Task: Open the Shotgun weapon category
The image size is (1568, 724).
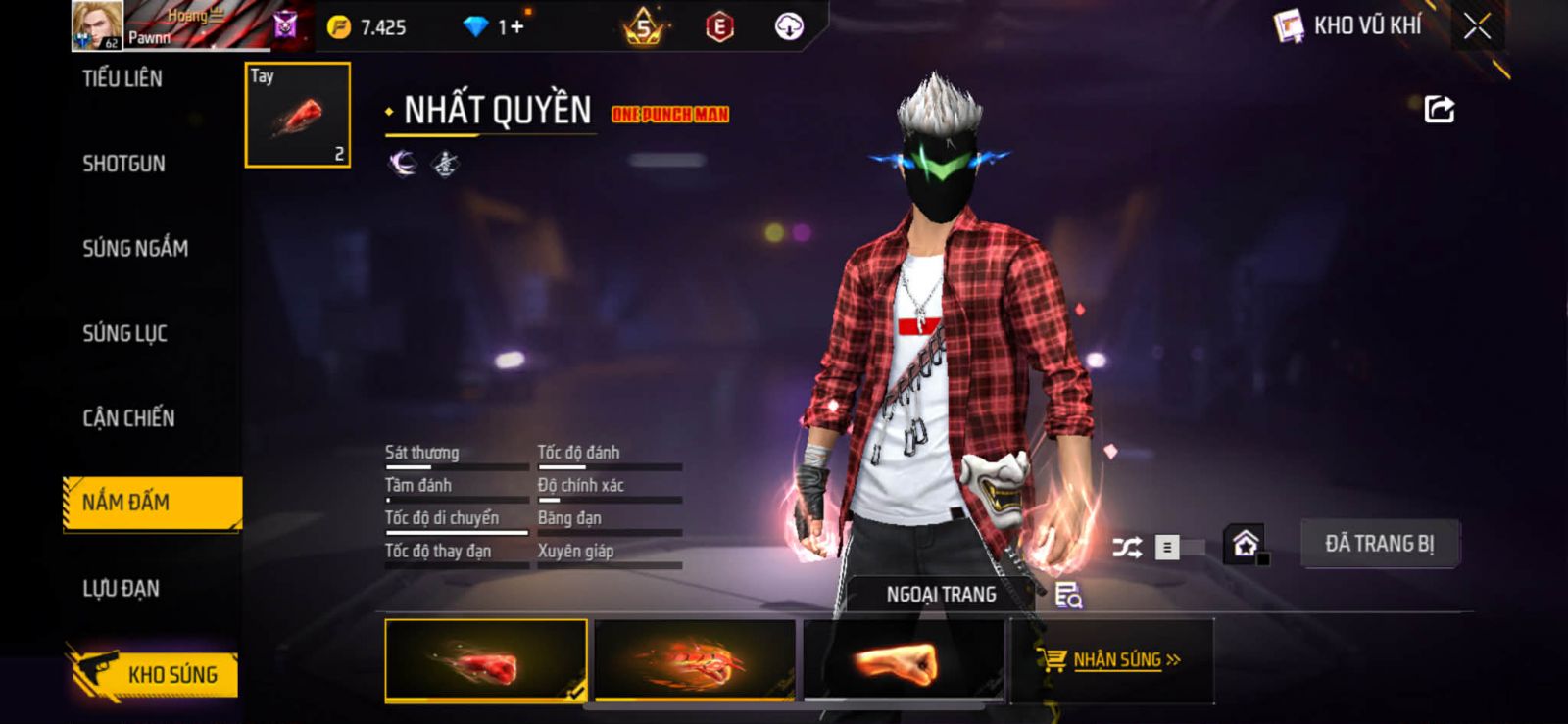Action: 123,164
